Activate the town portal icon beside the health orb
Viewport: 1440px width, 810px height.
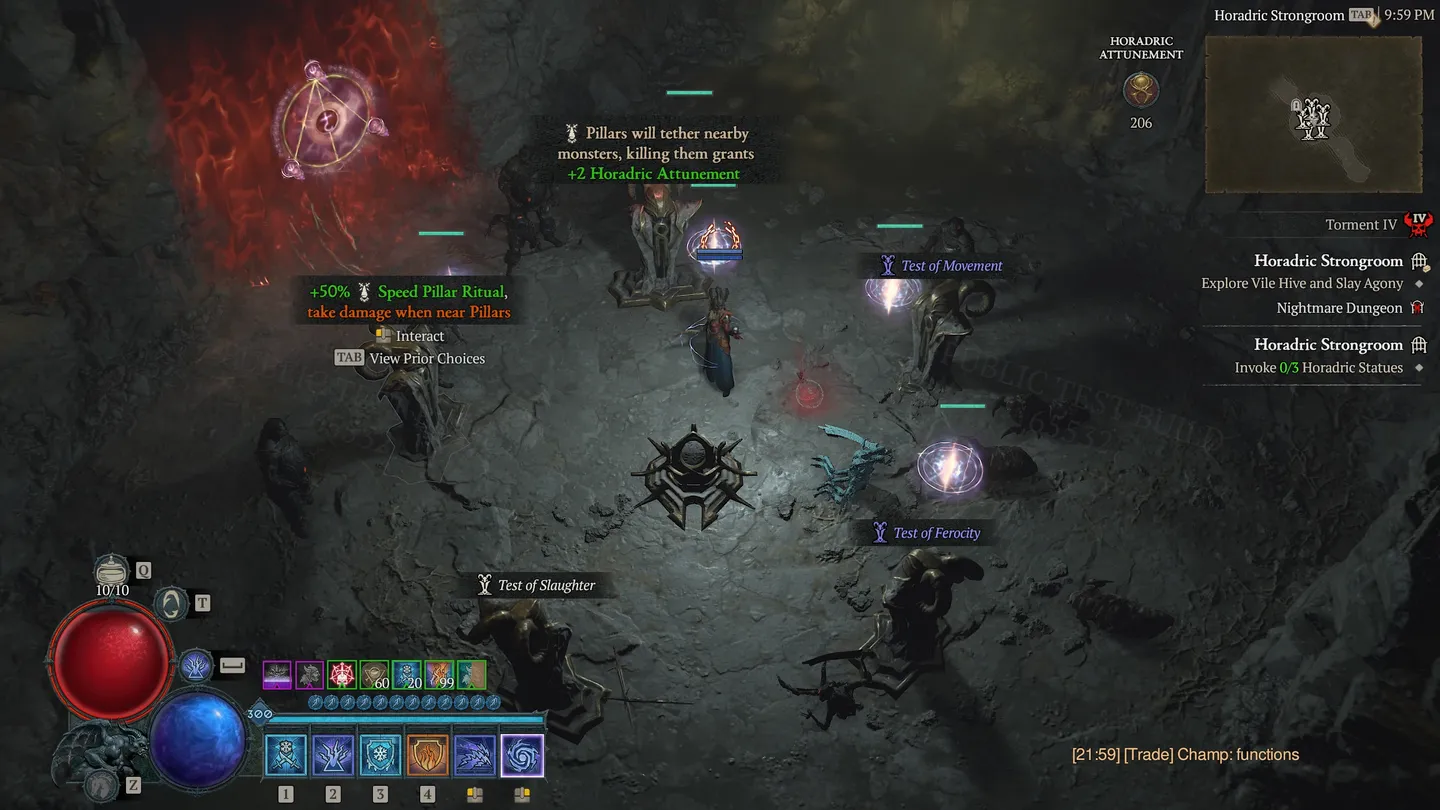172,603
